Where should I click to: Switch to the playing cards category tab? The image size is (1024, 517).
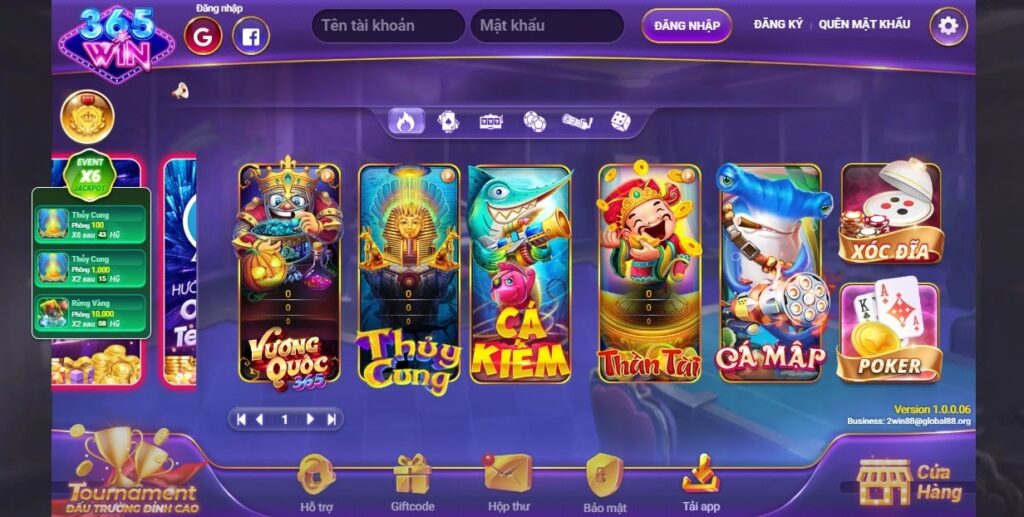[x=448, y=122]
